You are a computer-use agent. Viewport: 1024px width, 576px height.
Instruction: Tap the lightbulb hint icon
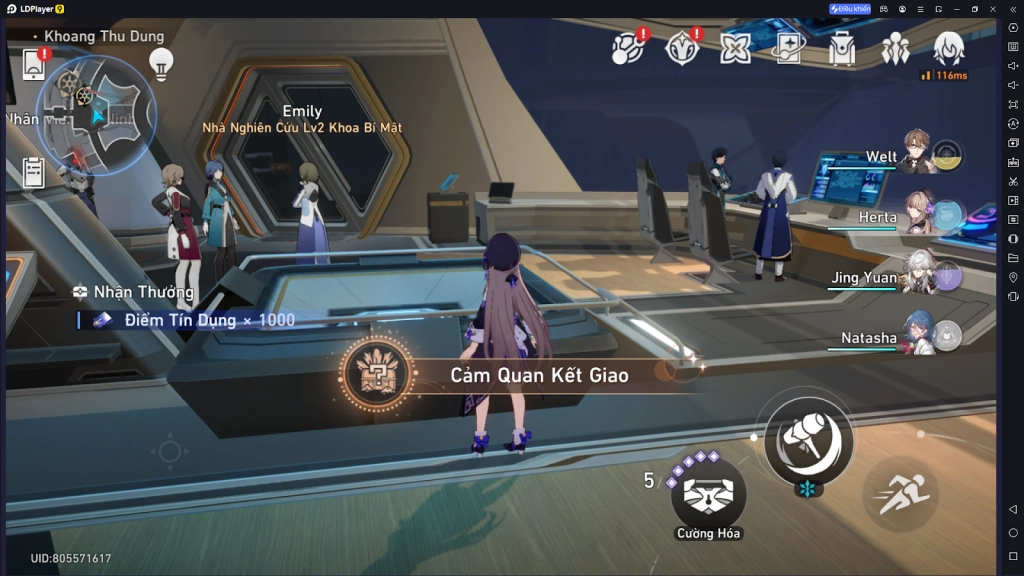coord(161,63)
